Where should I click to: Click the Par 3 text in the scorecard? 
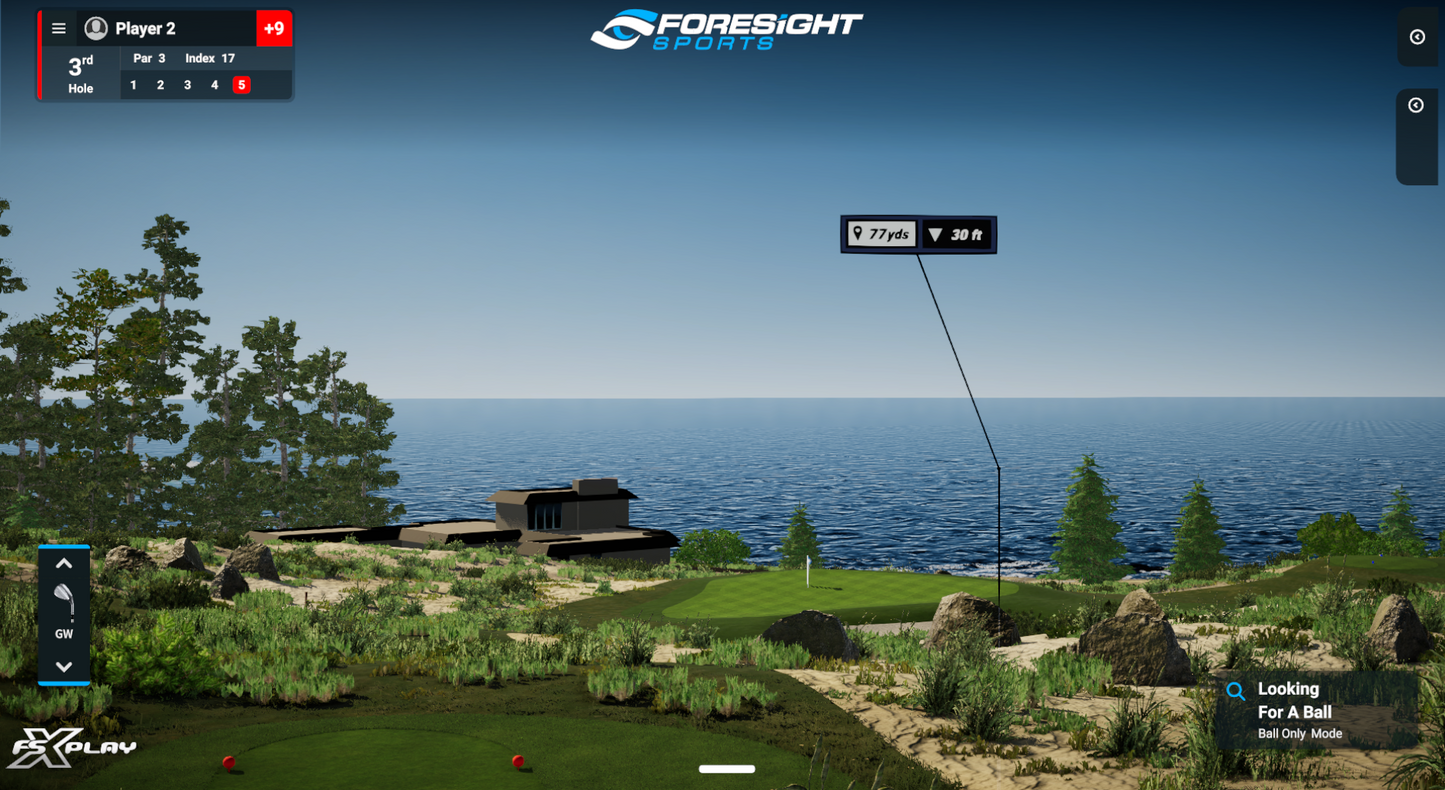[x=148, y=58]
